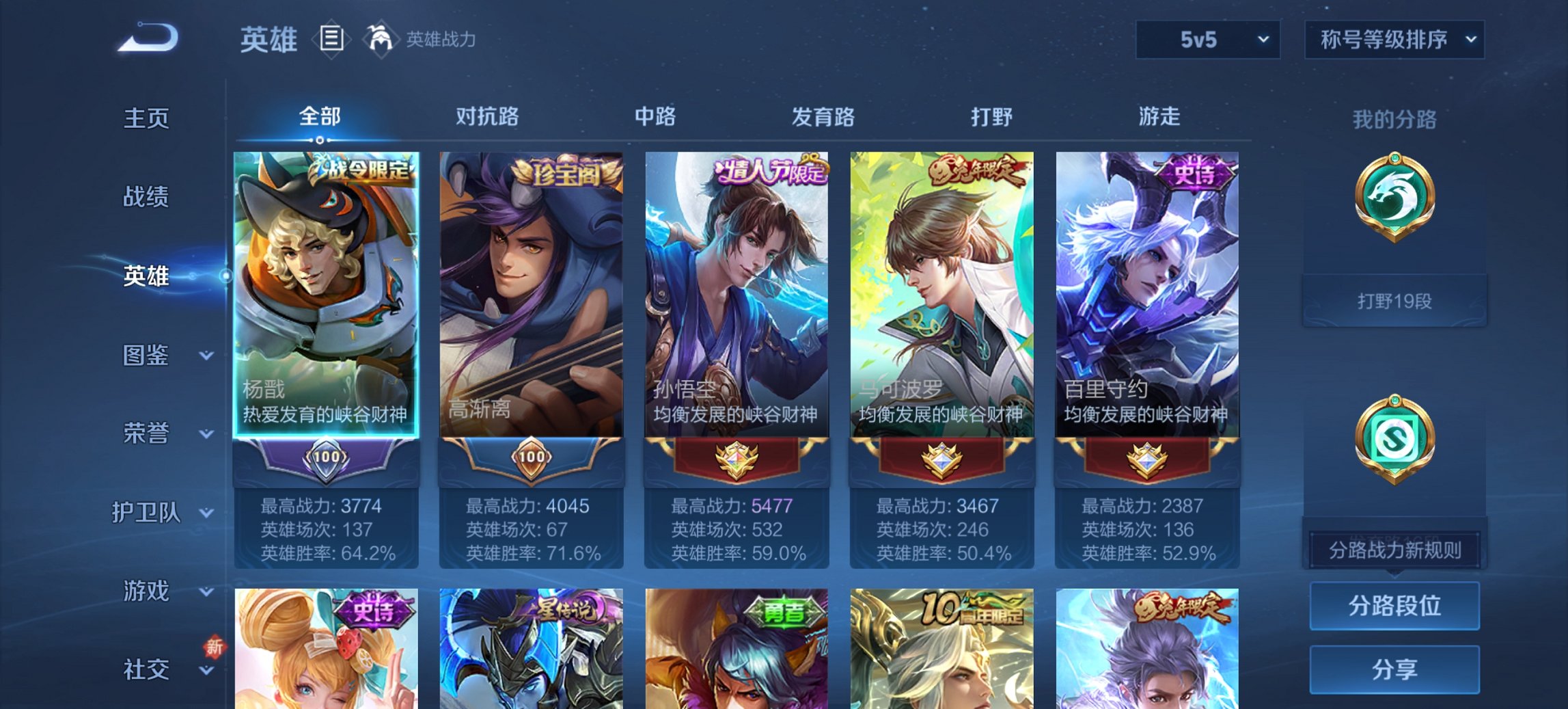The width and height of the screenshot is (1568, 709).
Task: Click the 英雄战力 helmet icon
Action: pyautogui.click(x=380, y=40)
